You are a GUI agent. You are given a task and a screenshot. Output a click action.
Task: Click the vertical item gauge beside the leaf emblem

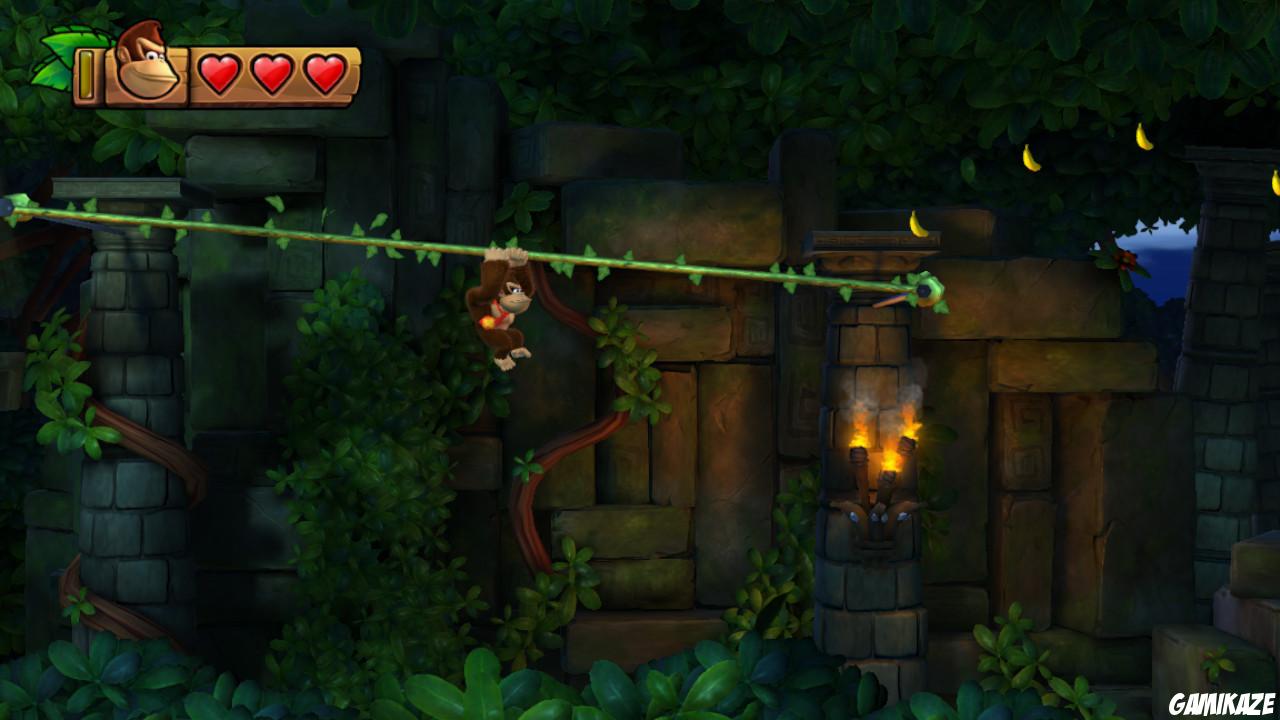[x=86, y=72]
